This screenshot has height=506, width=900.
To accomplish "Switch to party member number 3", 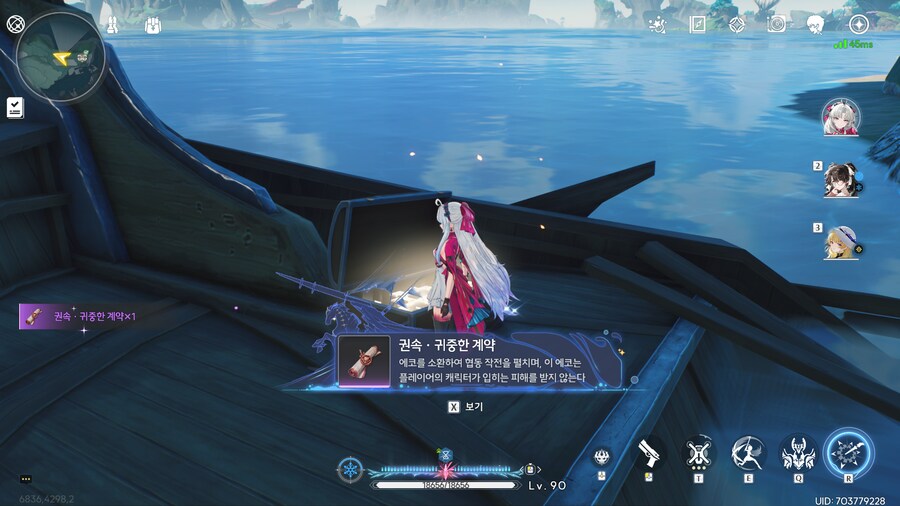I will [x=838, y=241].
